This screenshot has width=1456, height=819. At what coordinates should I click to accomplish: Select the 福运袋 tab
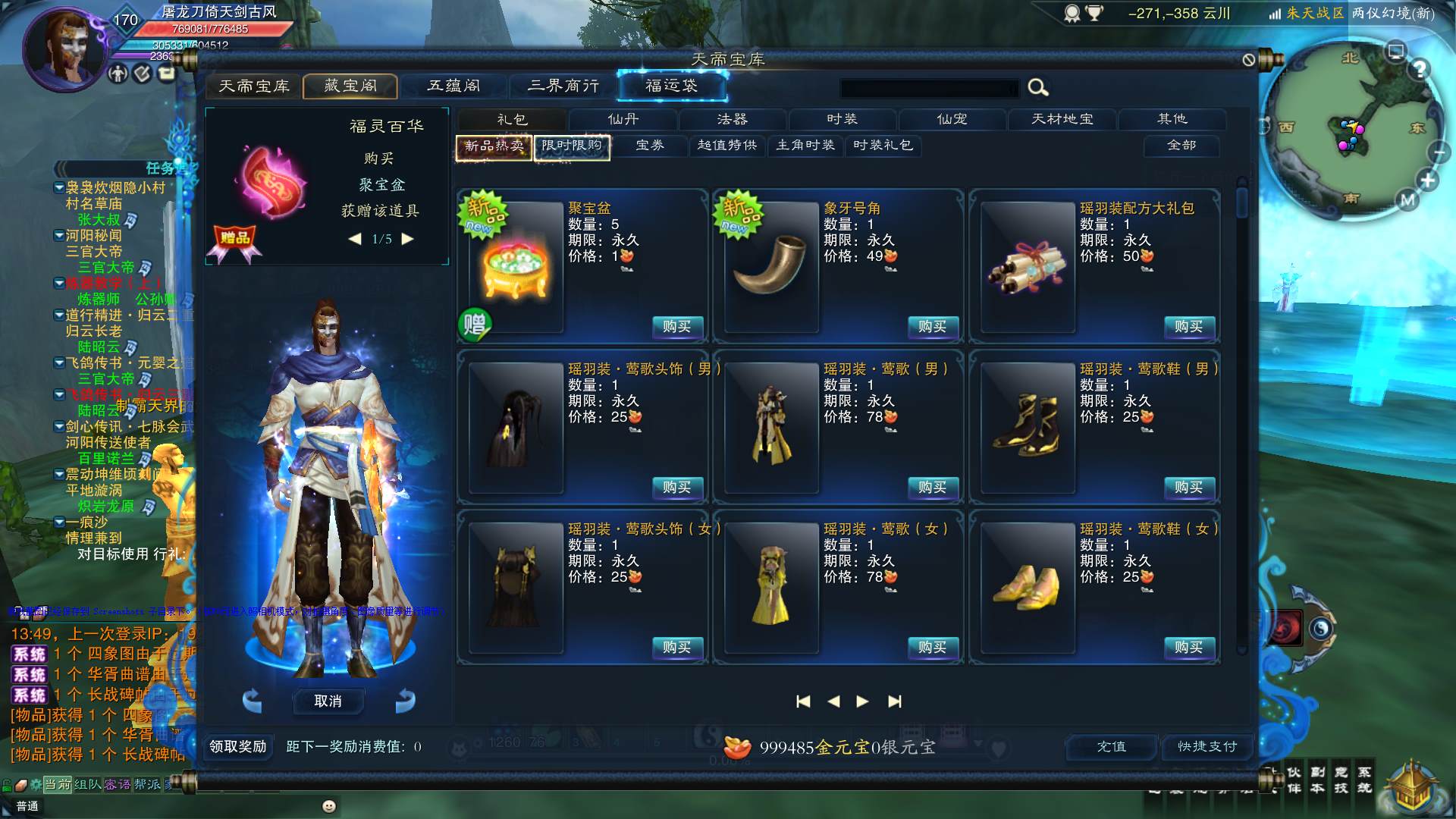[x=672, y=86]
